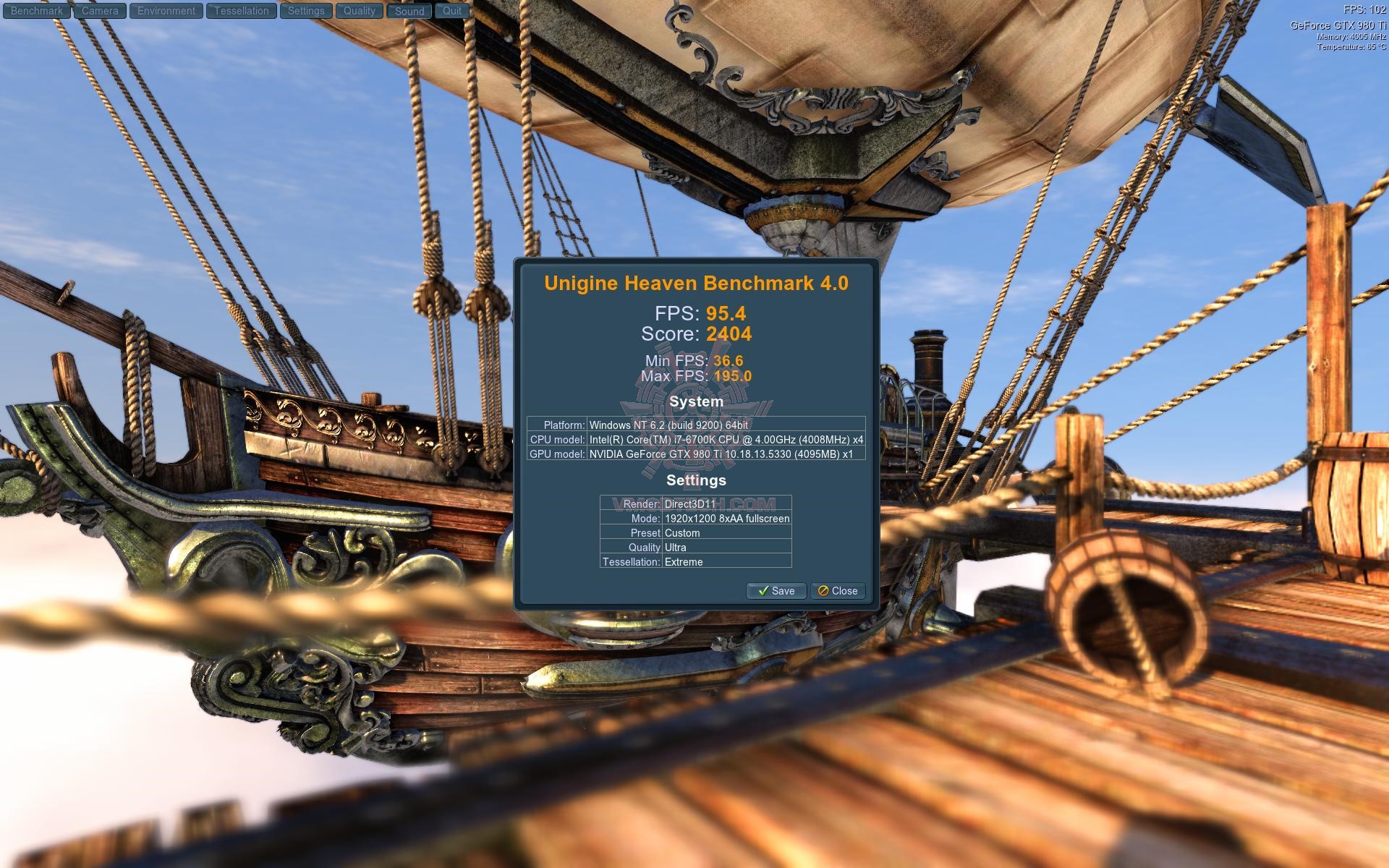The width and height of the screenshot is (1389, 868).
Task: Toggle the Sound button
Action: pos(409,11)
